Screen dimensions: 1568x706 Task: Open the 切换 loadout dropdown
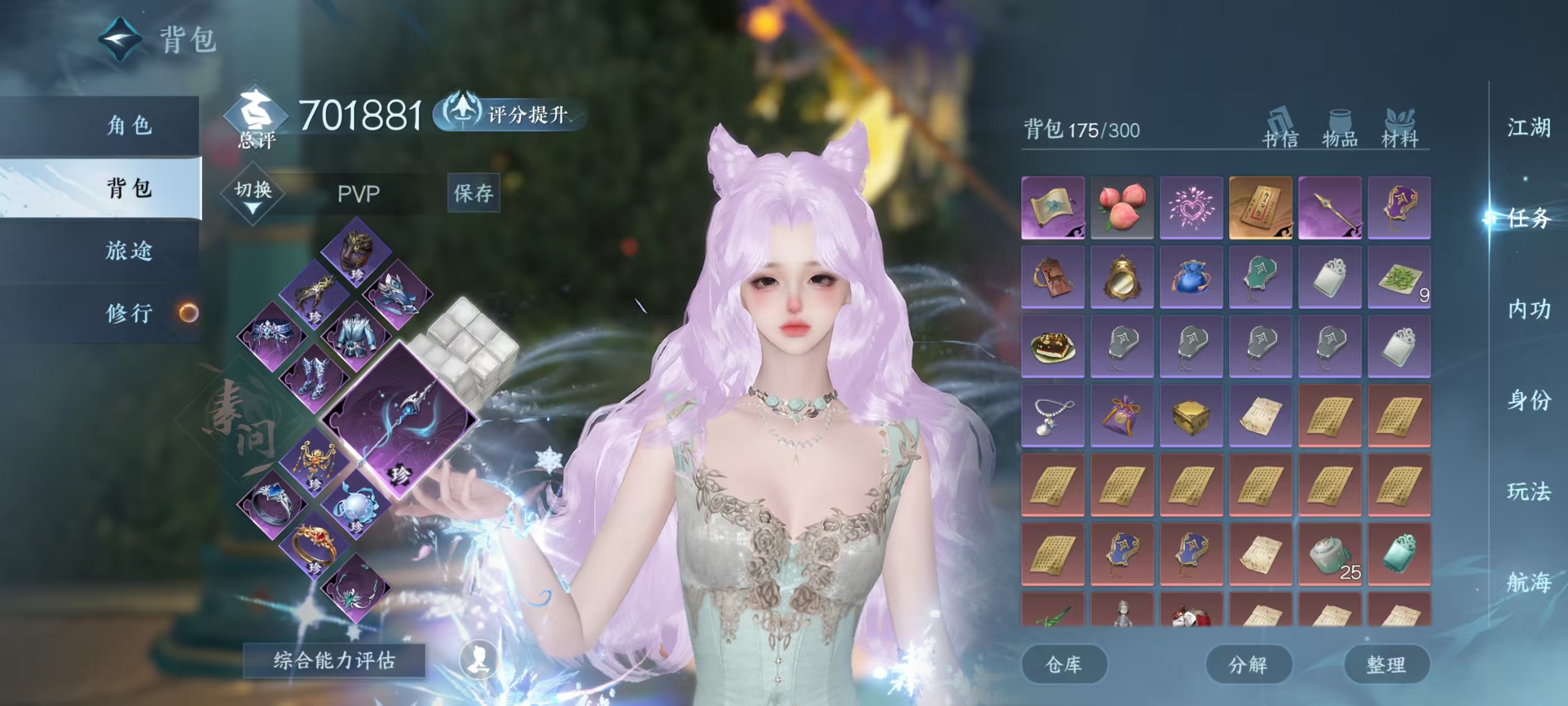253,194
